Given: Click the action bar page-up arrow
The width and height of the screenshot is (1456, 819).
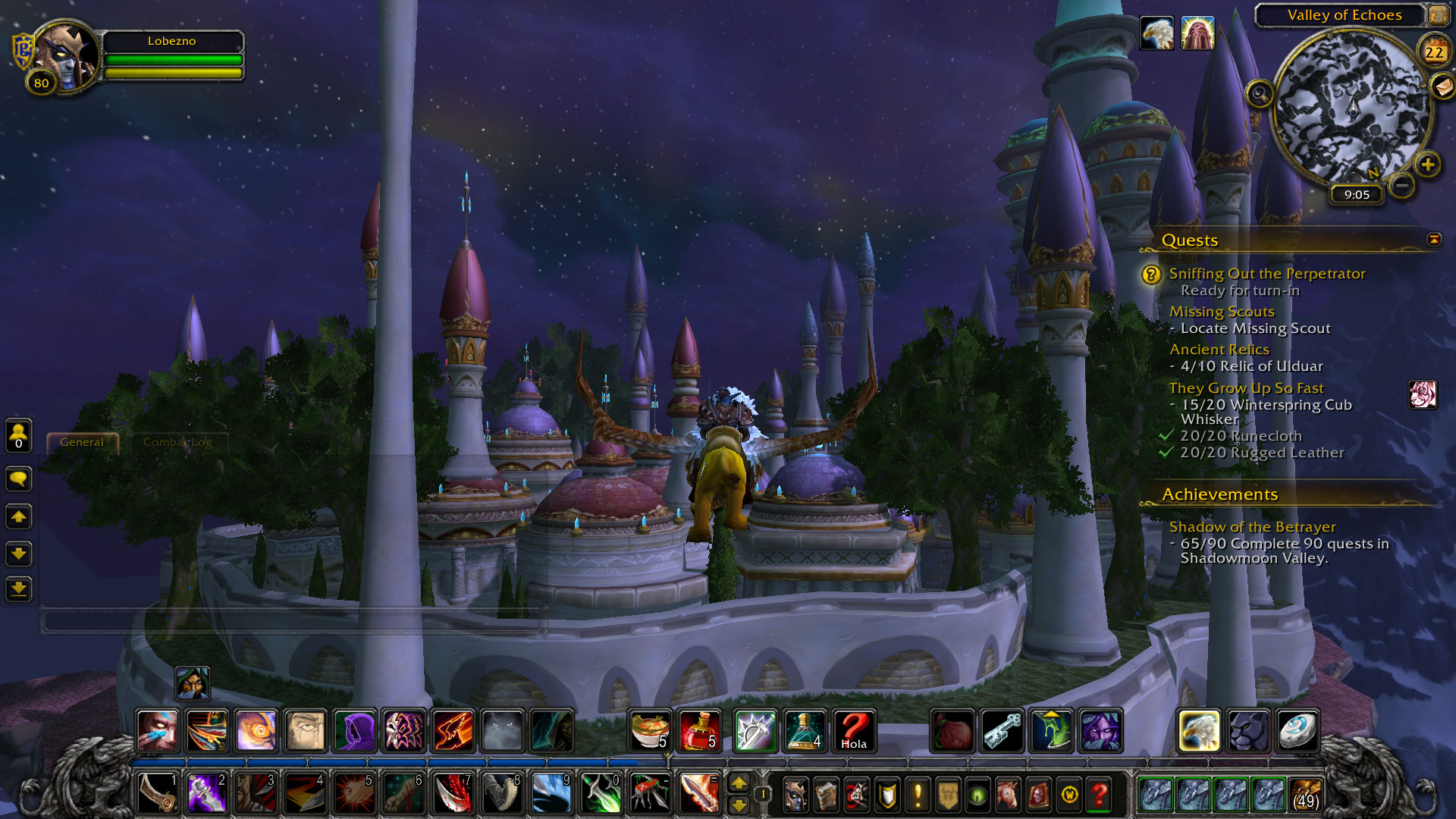Looking at the screenshot, I should (738, 783).
